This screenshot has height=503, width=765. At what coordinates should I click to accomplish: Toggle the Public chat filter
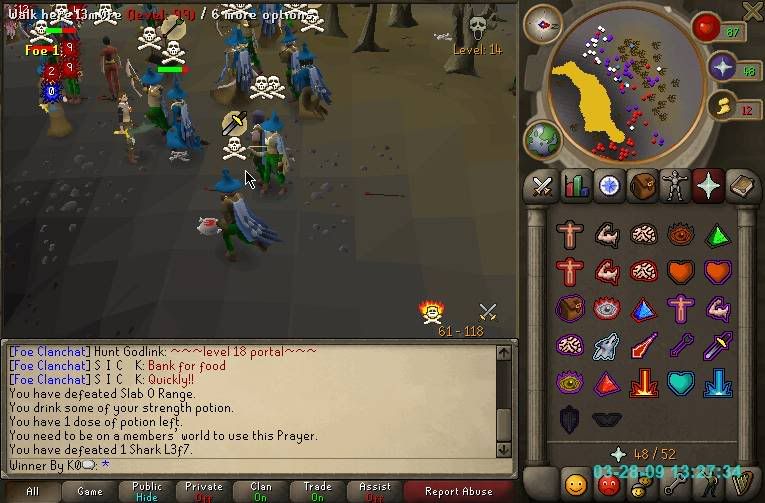[x=147, y=491]
